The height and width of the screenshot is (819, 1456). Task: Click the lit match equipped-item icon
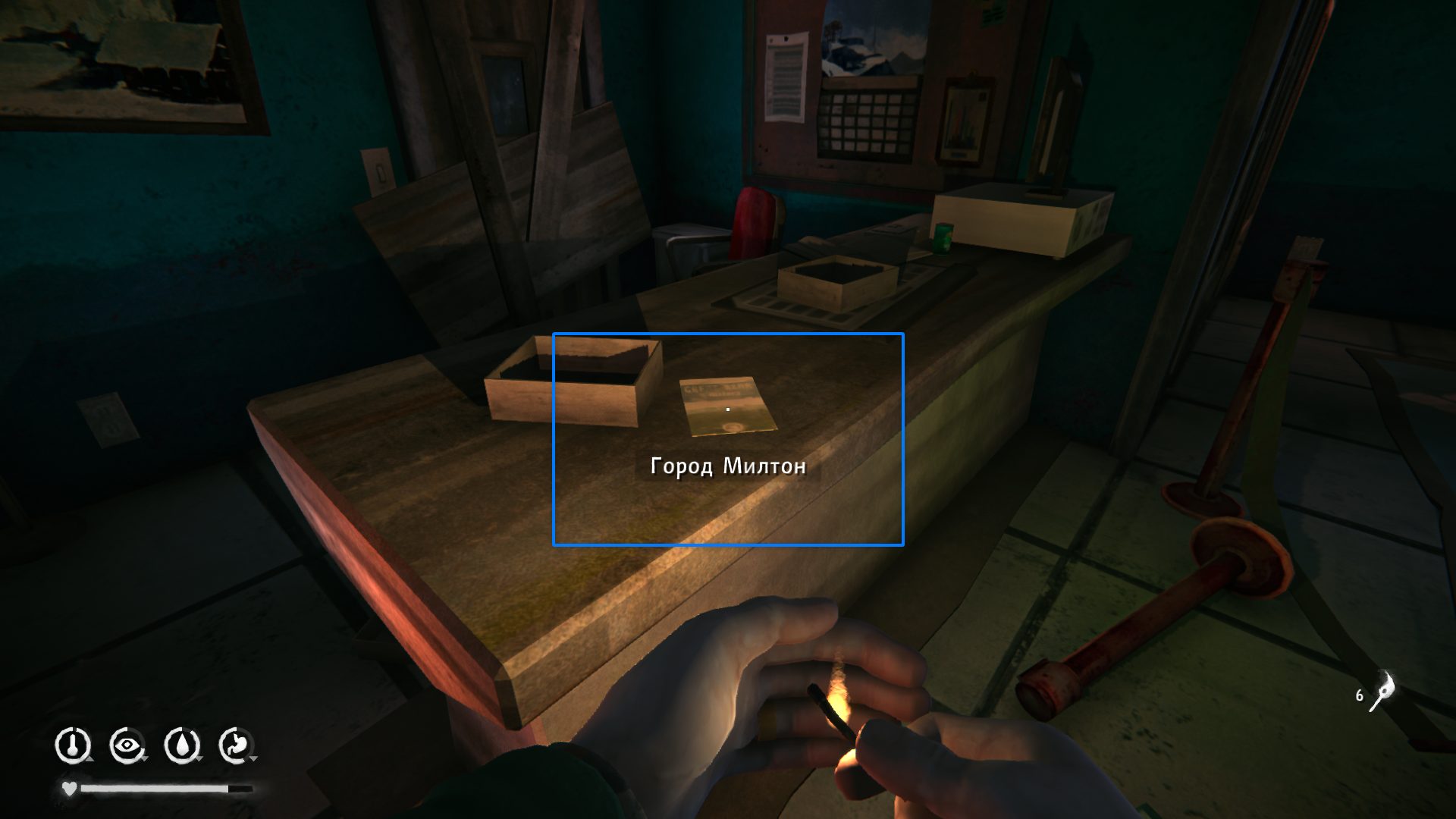tap(1382, 692)
